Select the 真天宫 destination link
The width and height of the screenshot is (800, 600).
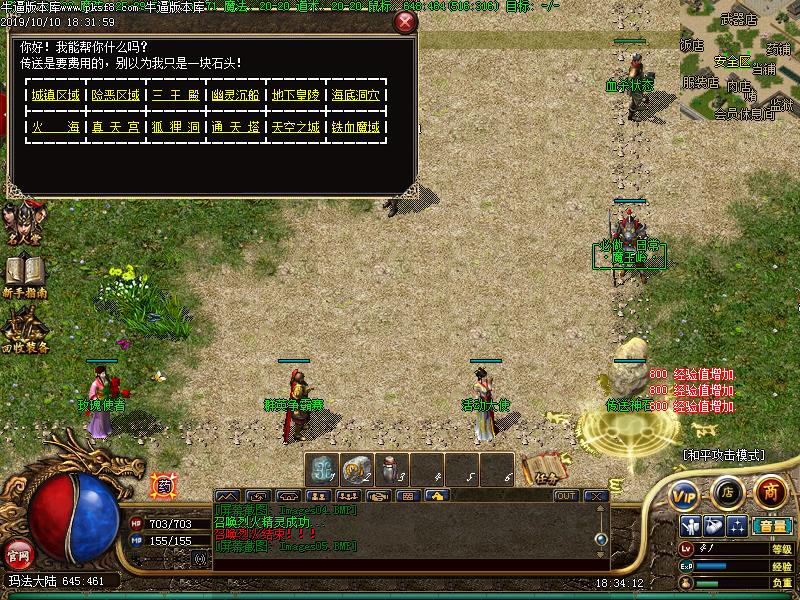(x=115, y=128)
